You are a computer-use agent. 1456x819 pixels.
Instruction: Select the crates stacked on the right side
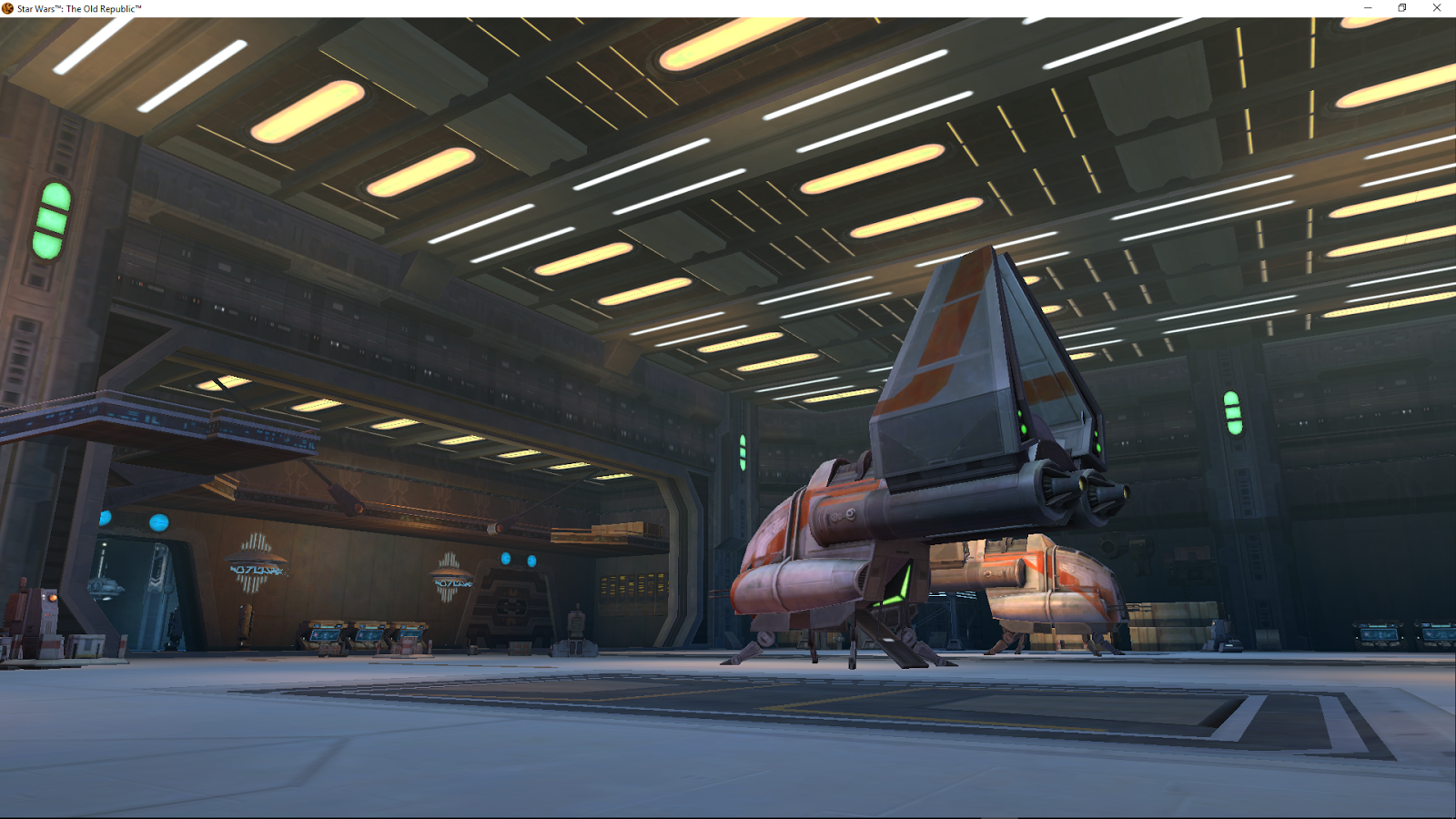pyautogui.click(x=1174, y=619)
